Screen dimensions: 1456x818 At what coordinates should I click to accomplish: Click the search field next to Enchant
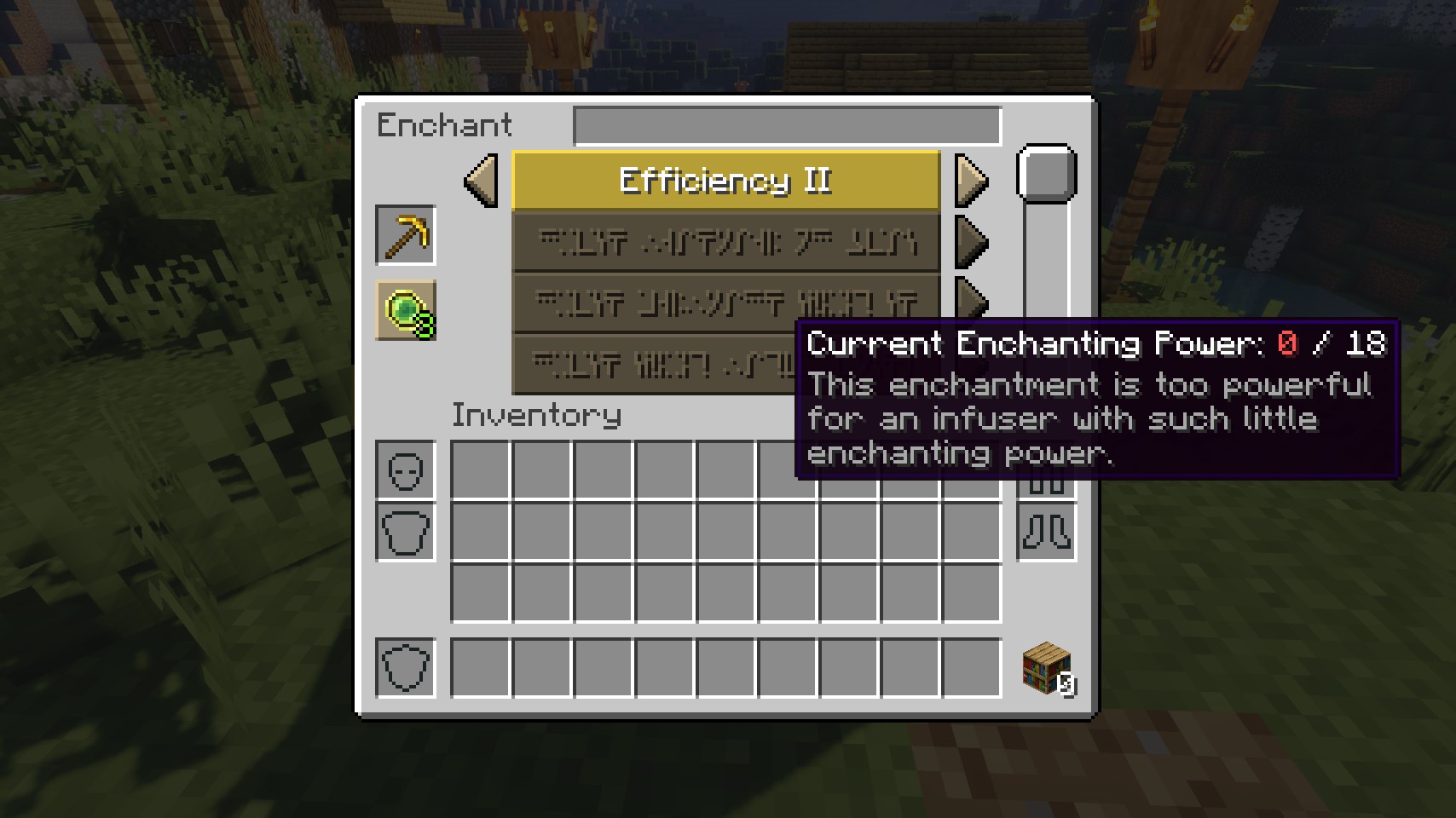click(787, 125)
